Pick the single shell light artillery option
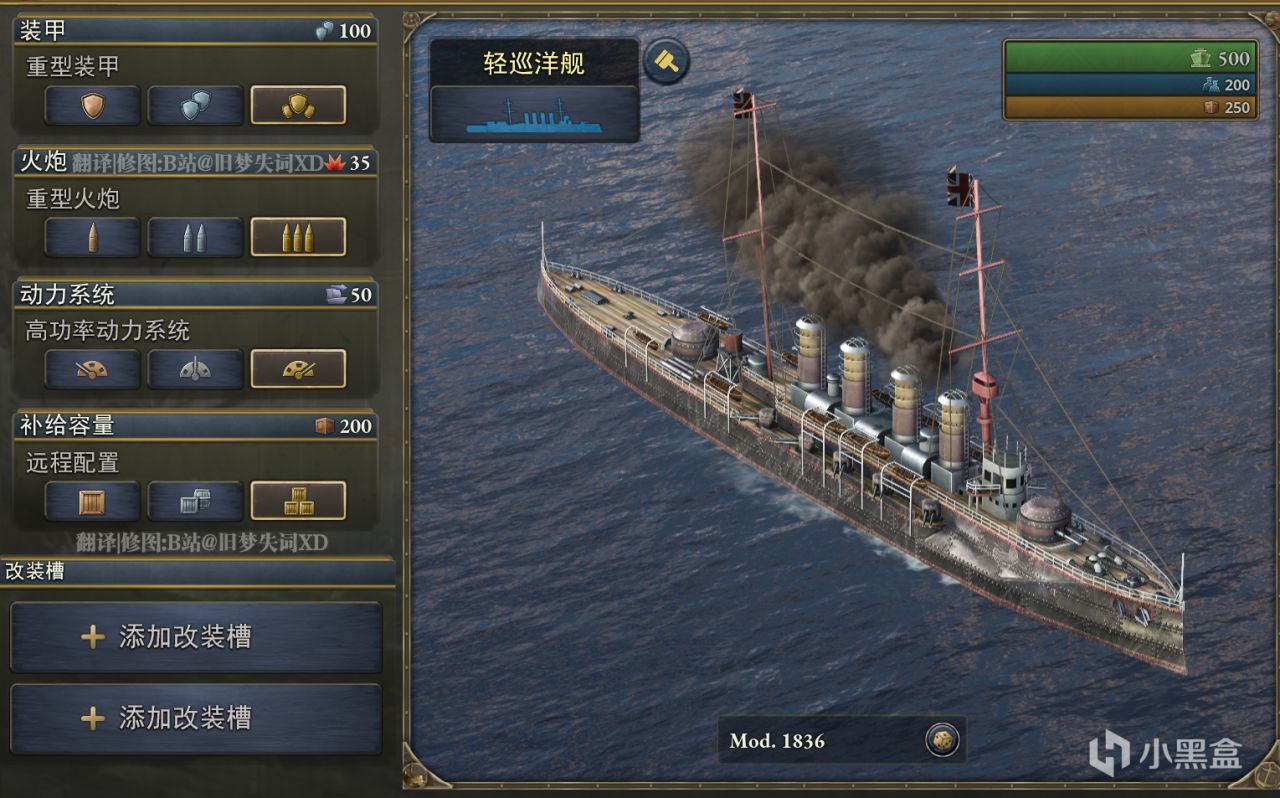The image size is (1280, 798). 92,237
